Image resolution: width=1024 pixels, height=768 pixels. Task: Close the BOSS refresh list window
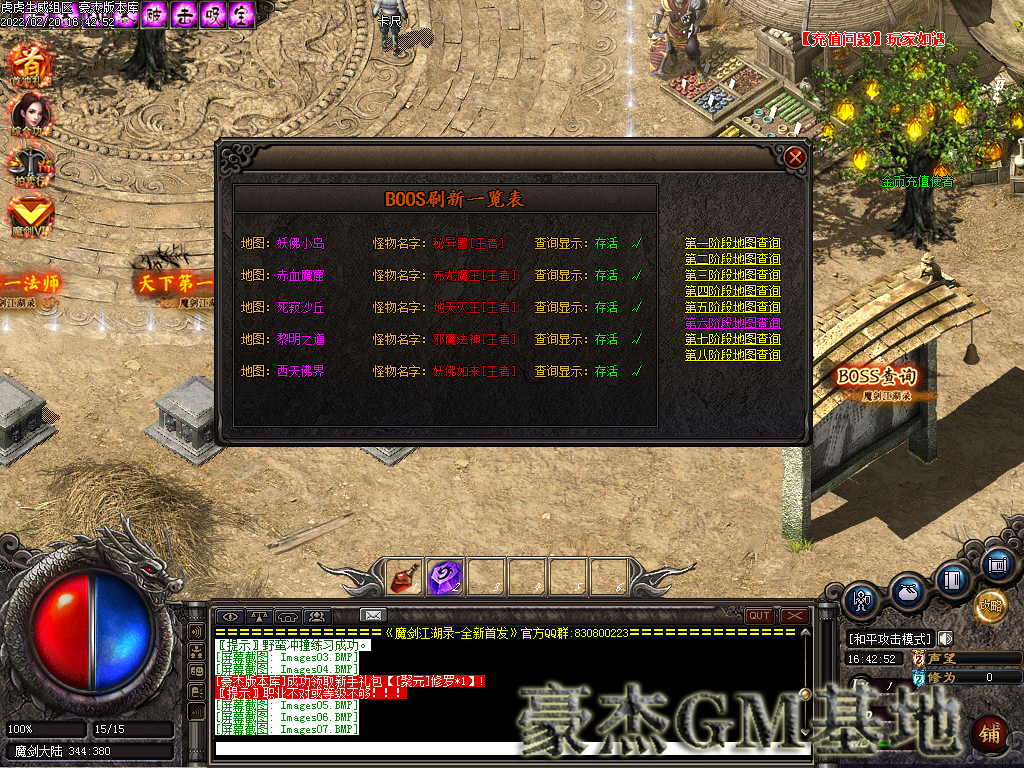(x=795, y=158)
